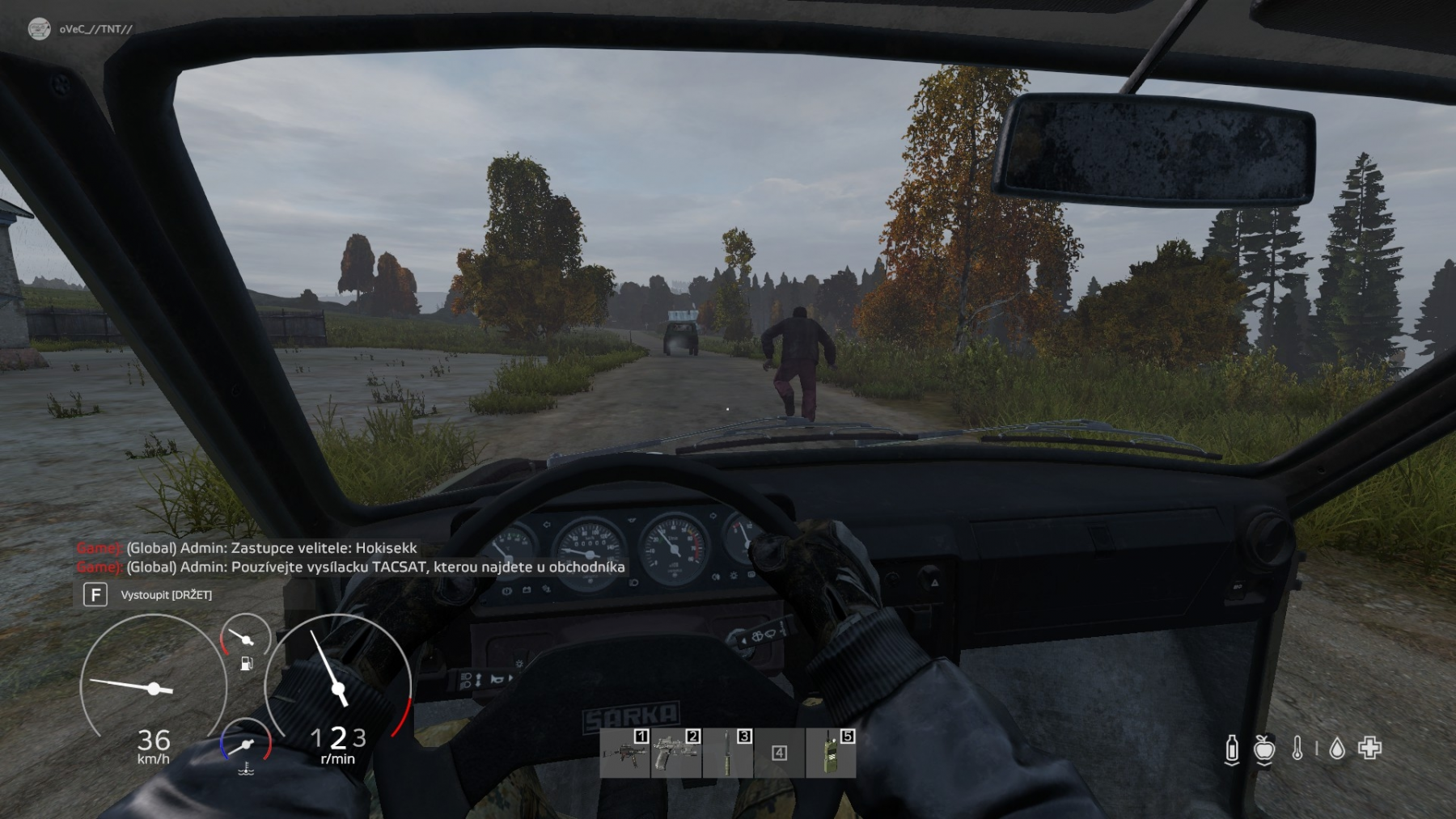Click the oVeC_//TNT// player avatar overlay
Image resolution: width=1456 pixels, height=819 pixels.
click(x=39, y=29)
